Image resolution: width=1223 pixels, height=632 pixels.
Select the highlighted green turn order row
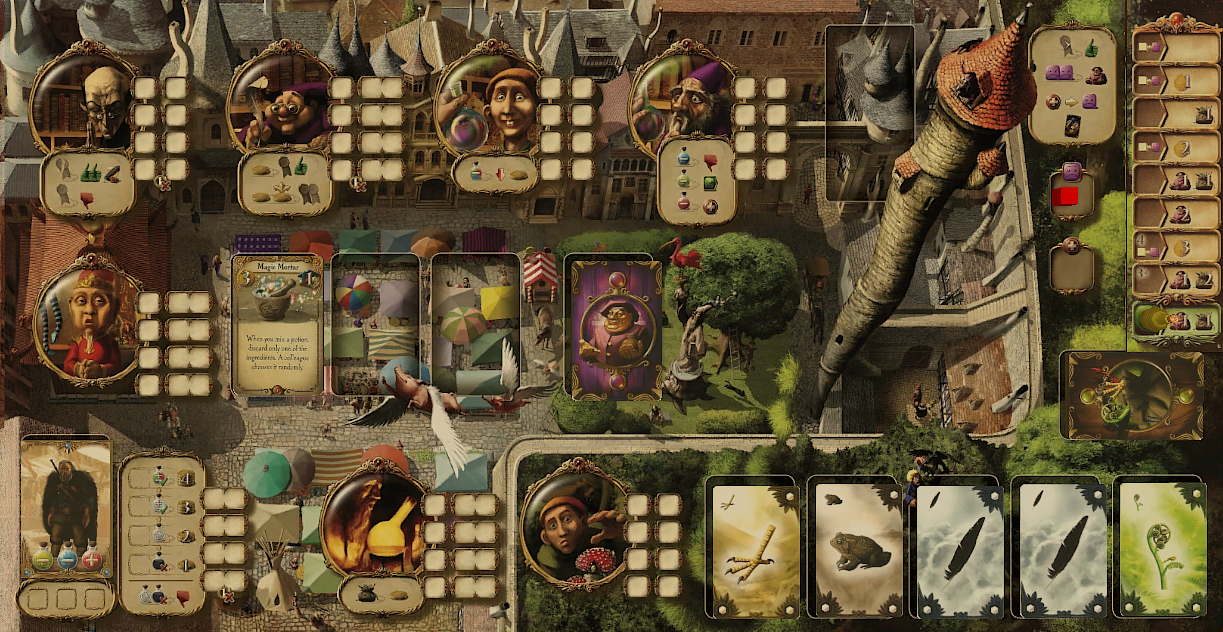tap(1177, 322)
